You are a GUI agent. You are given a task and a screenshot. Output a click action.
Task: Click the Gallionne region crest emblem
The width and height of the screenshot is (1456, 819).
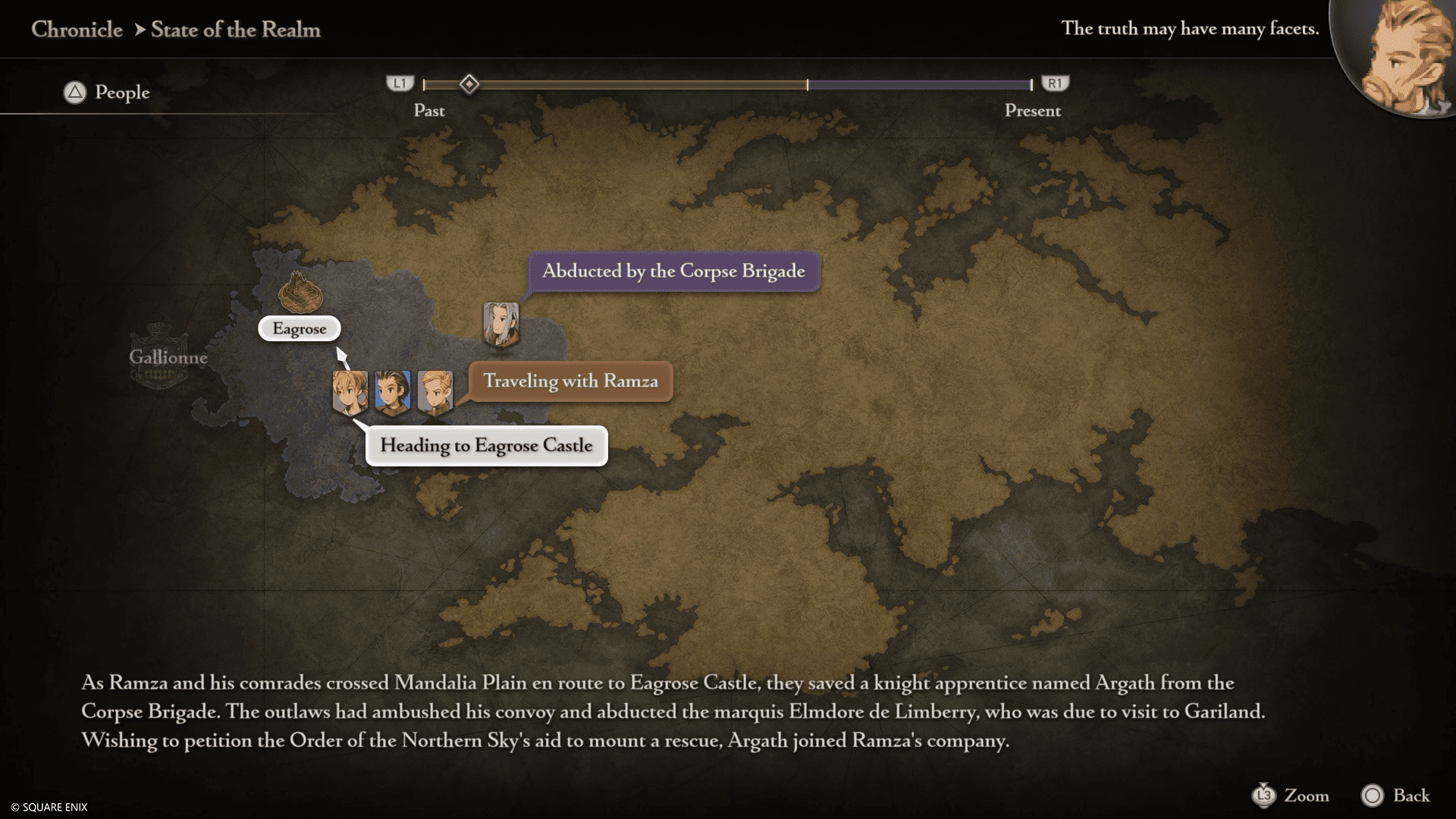(162, 355)
